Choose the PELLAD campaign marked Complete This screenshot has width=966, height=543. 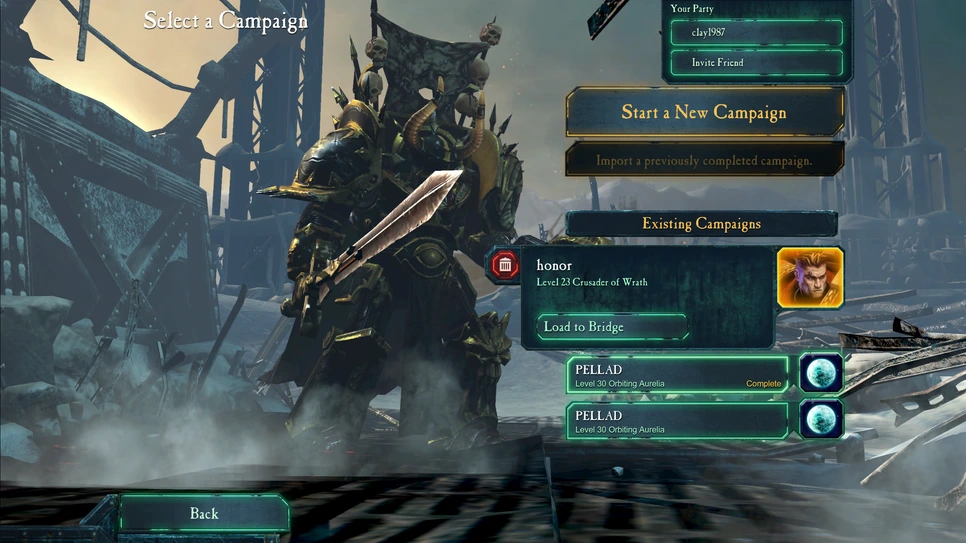point(678,376)
